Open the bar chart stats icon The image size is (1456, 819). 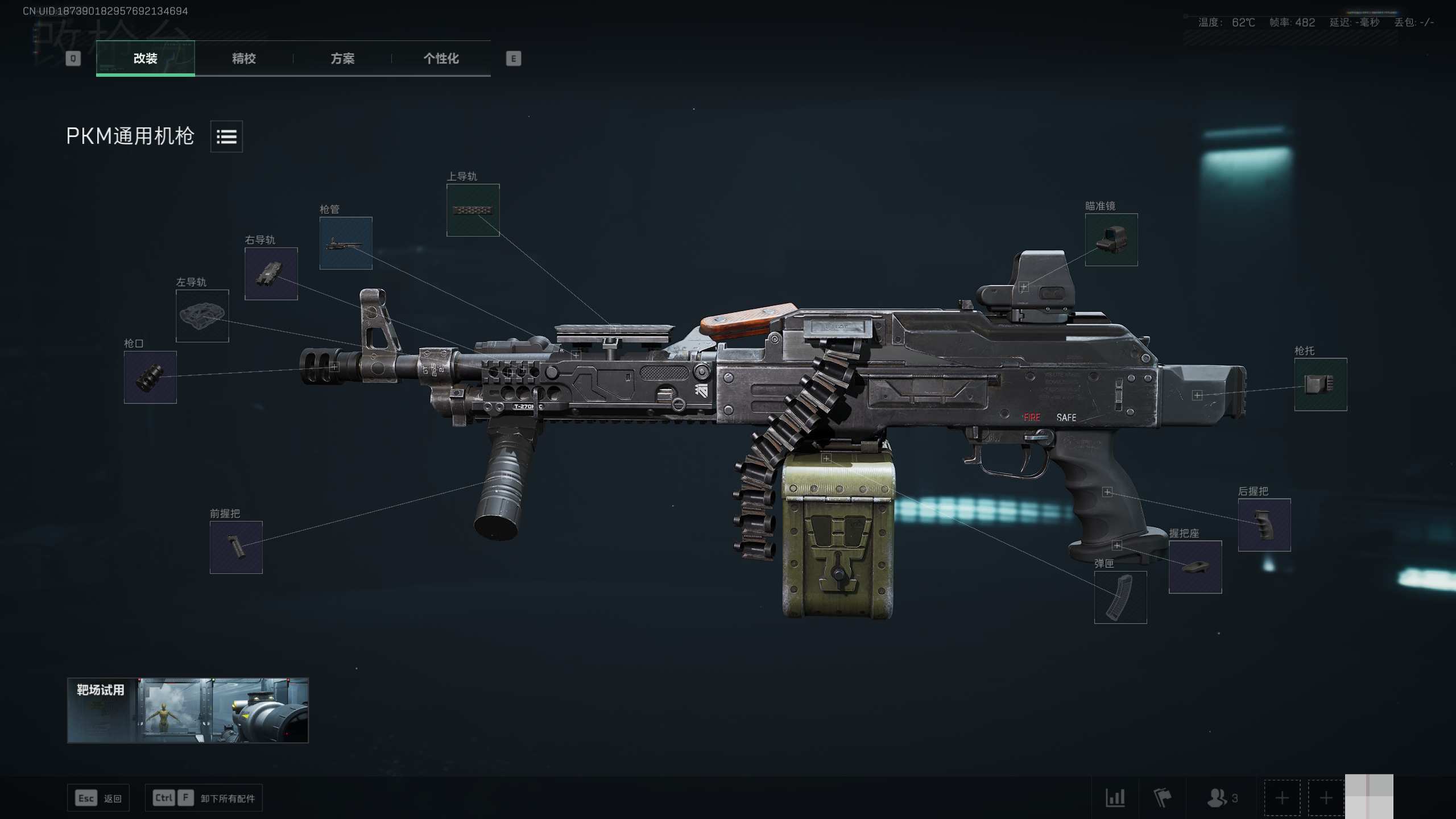pos(1115,798)
